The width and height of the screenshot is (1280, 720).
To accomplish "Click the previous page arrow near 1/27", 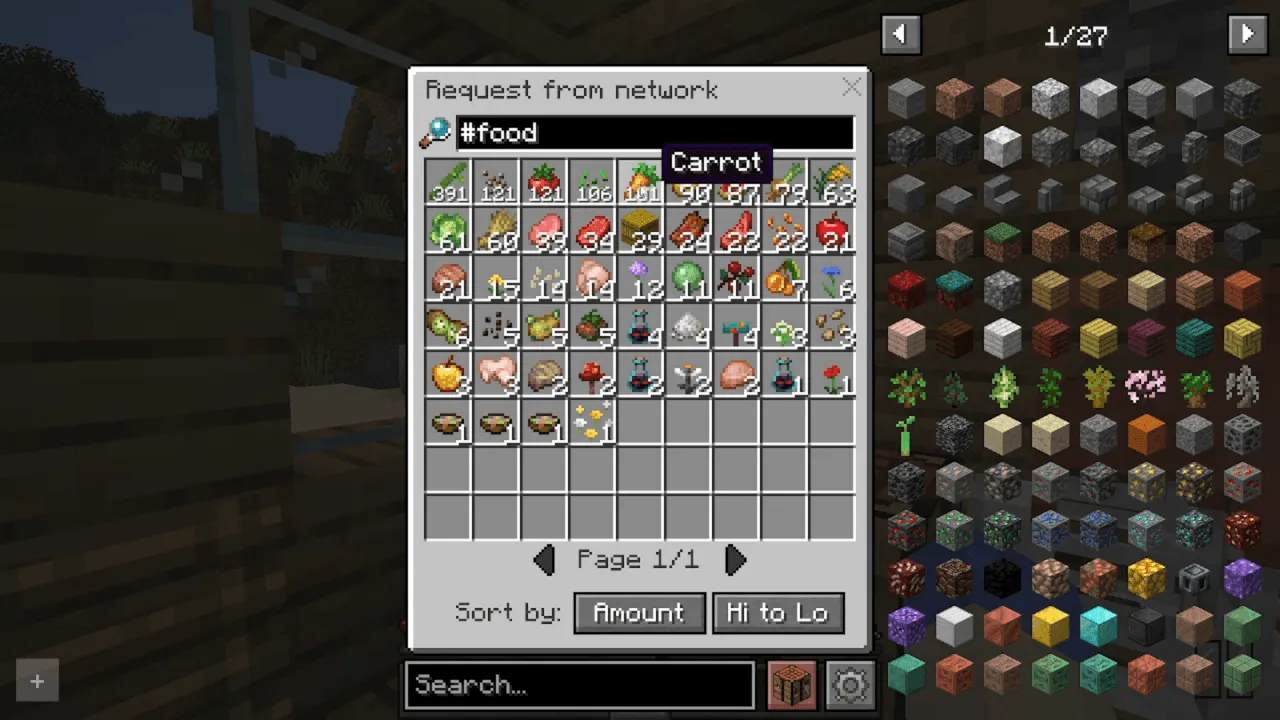I will [899, 34].
